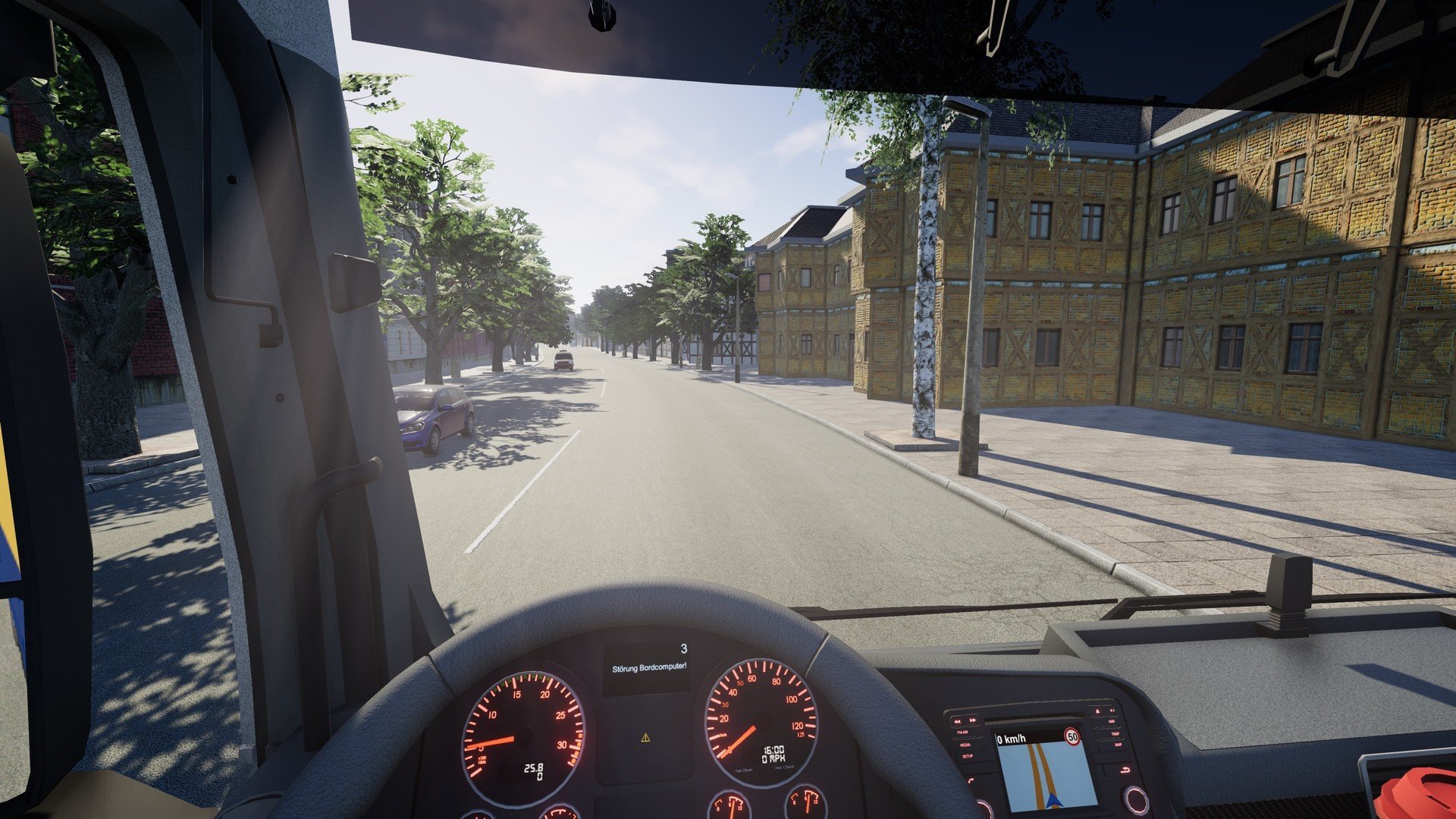Screen dimensions: 1456x819
Task: Hit the radio rewind button
Action: point(958,720)
